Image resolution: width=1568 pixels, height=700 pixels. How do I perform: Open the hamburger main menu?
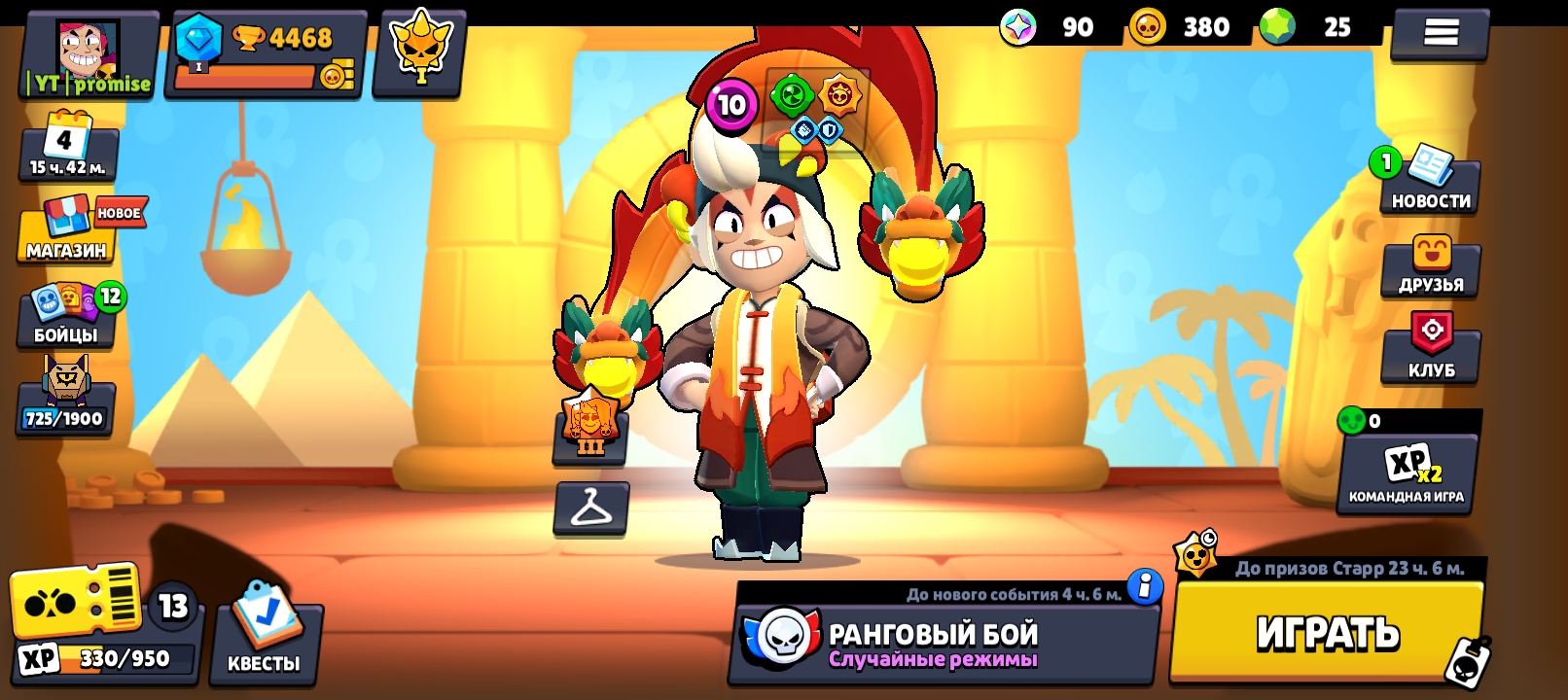point(1441,34)
